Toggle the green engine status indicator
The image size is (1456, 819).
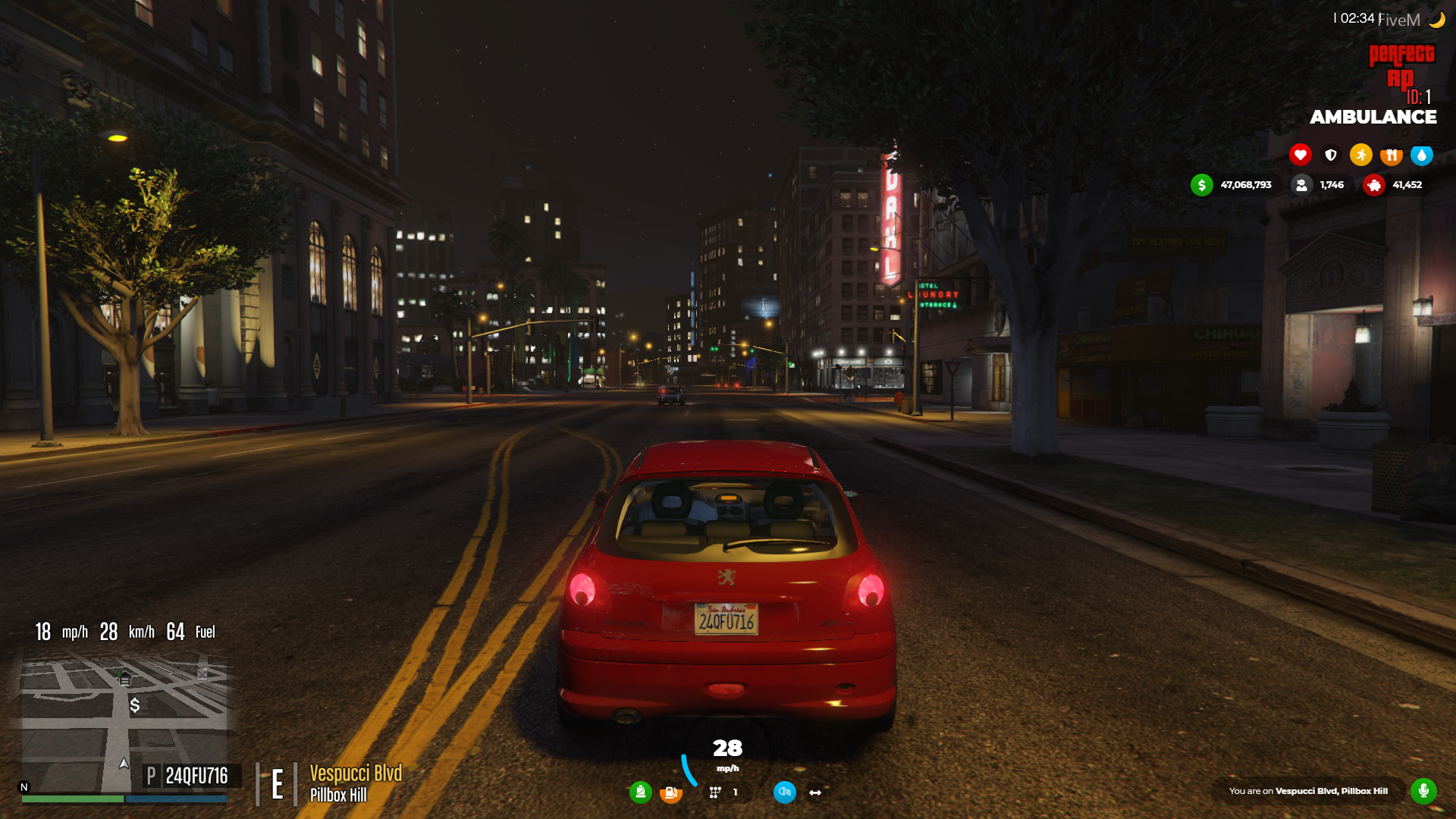[x=641, y=791]
